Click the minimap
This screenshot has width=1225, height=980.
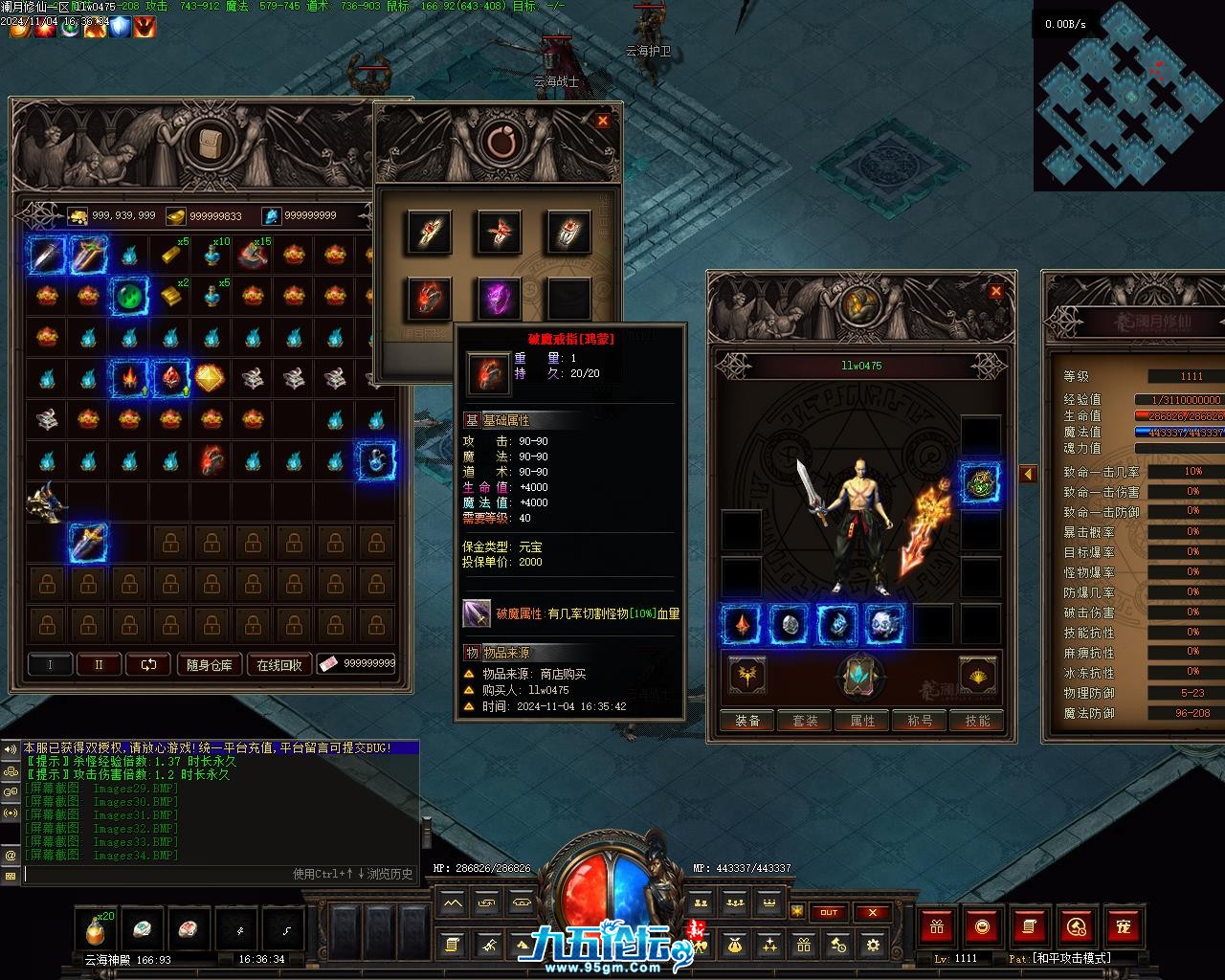pyautogui.click(x=1127, y=96)
